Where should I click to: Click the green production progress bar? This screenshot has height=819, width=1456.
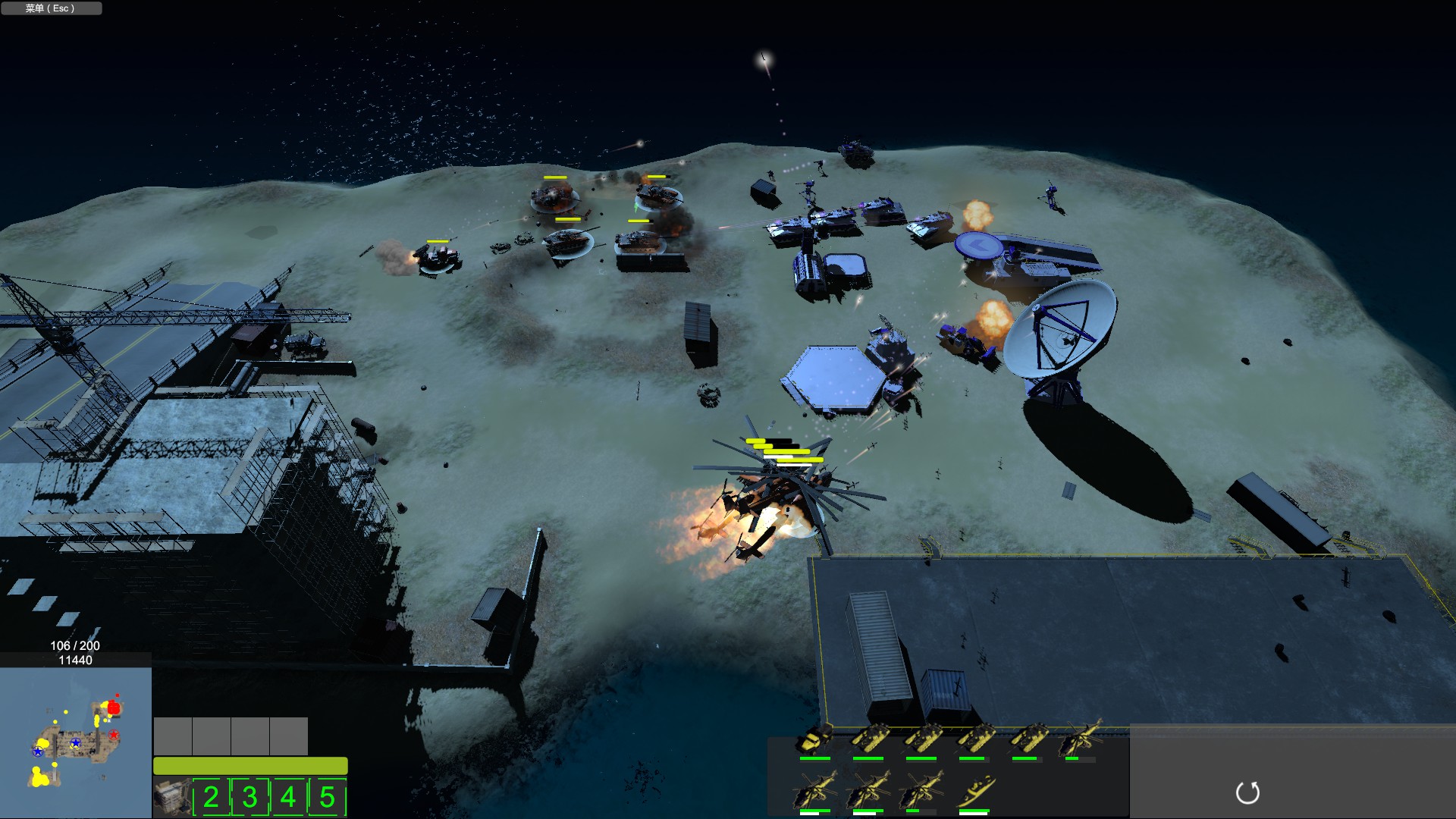[x=250, y=765]
